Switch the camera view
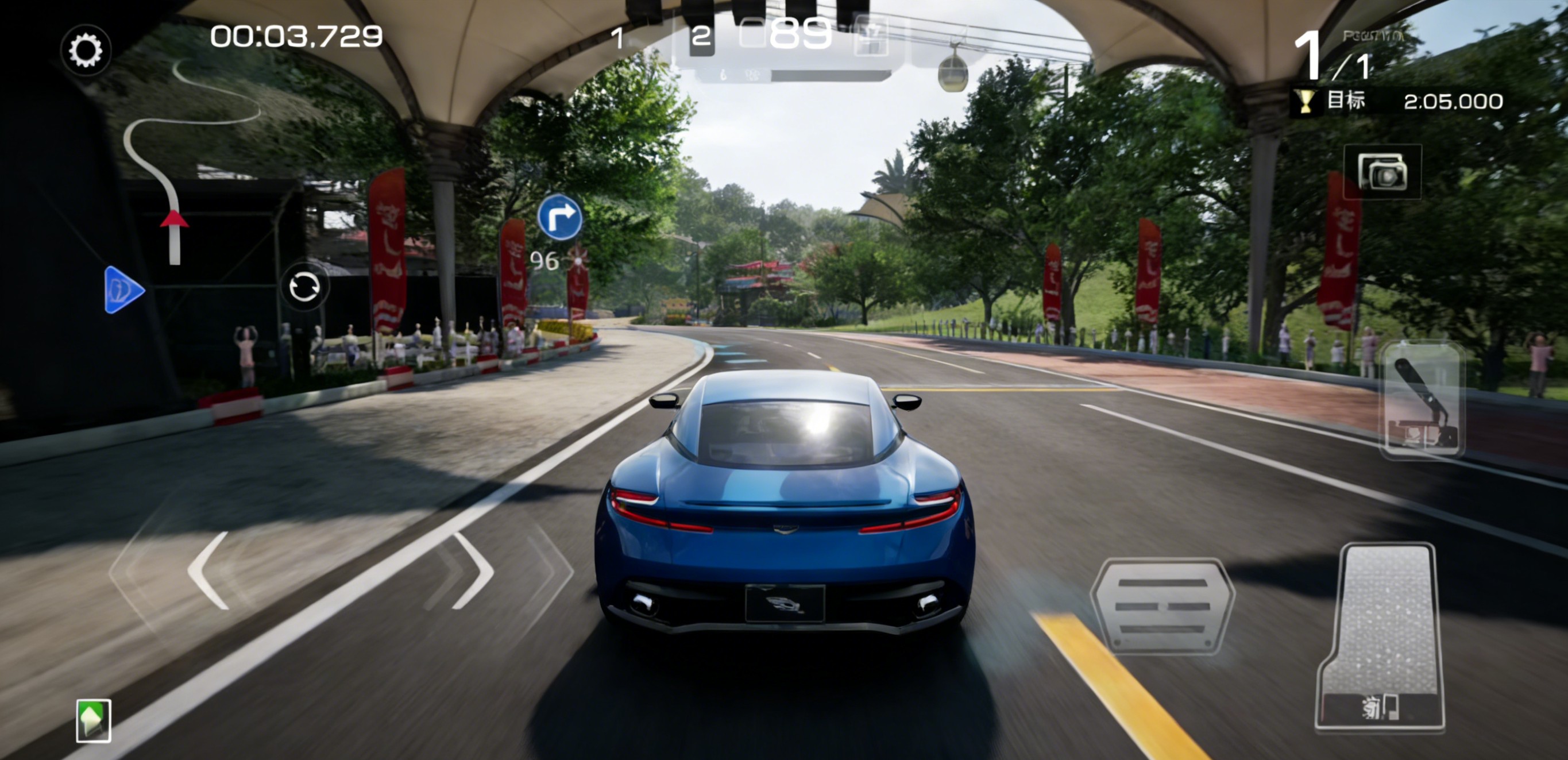1568x760 pixels. (x=1382, y=172)
